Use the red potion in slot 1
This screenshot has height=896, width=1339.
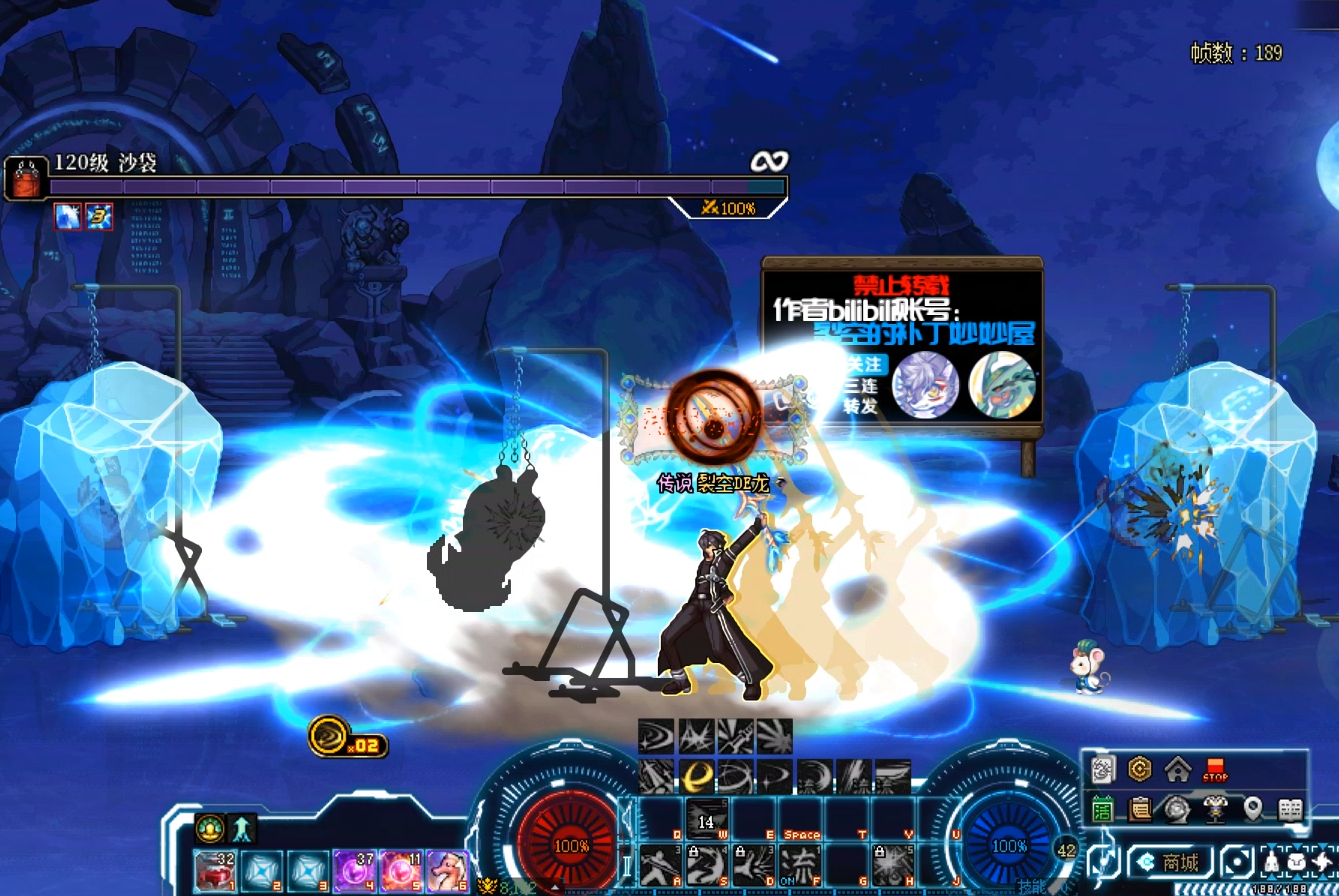215,870
